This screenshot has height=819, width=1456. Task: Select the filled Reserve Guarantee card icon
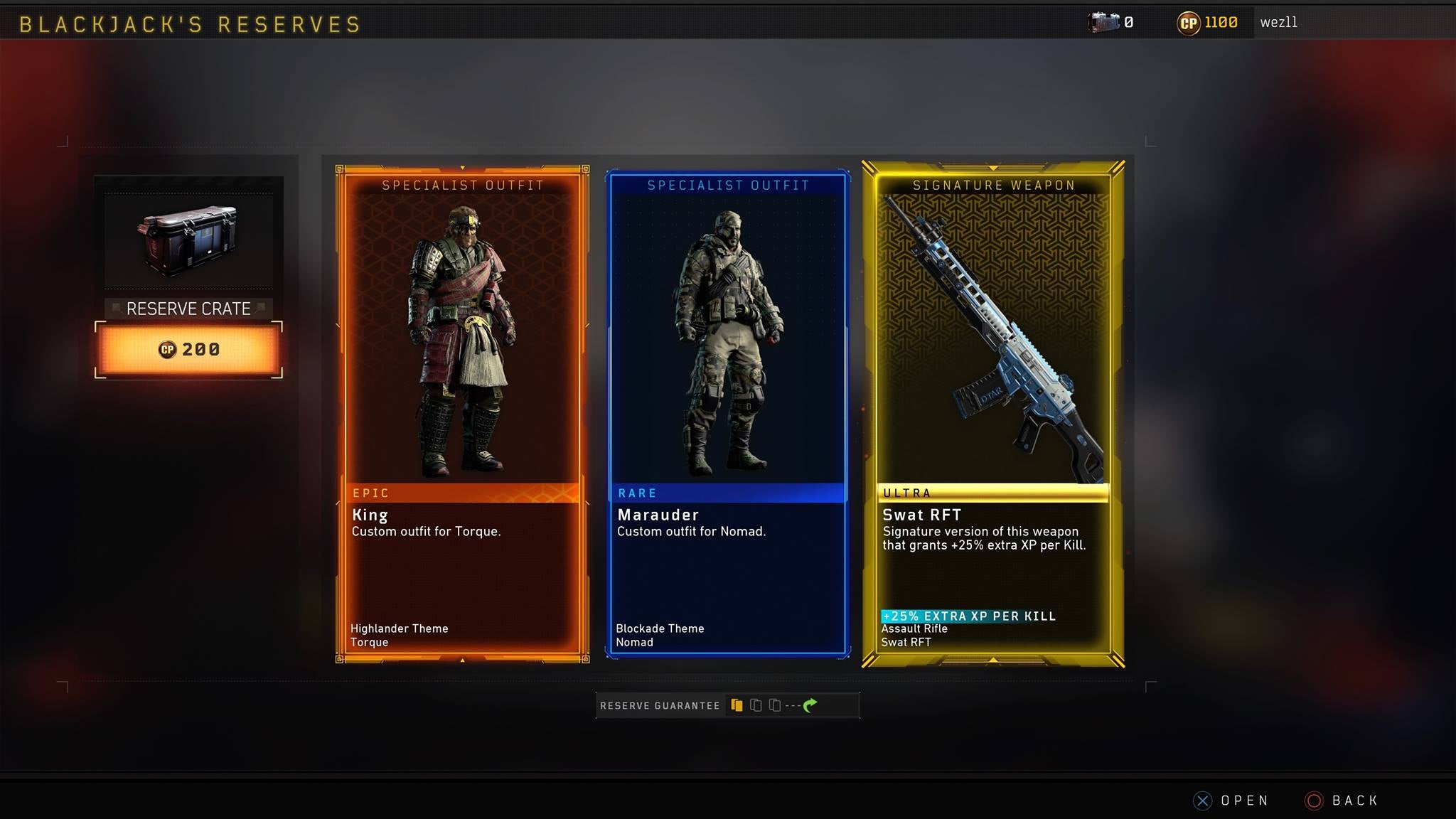pyautogui.click(x=737, y=705)
